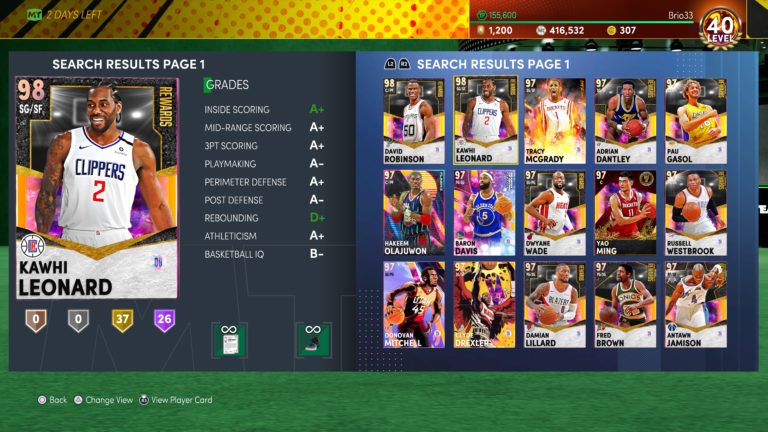Select the Antawn Jamison card
The height and width of the screenshot is (432, 768).
pos(696,304)
